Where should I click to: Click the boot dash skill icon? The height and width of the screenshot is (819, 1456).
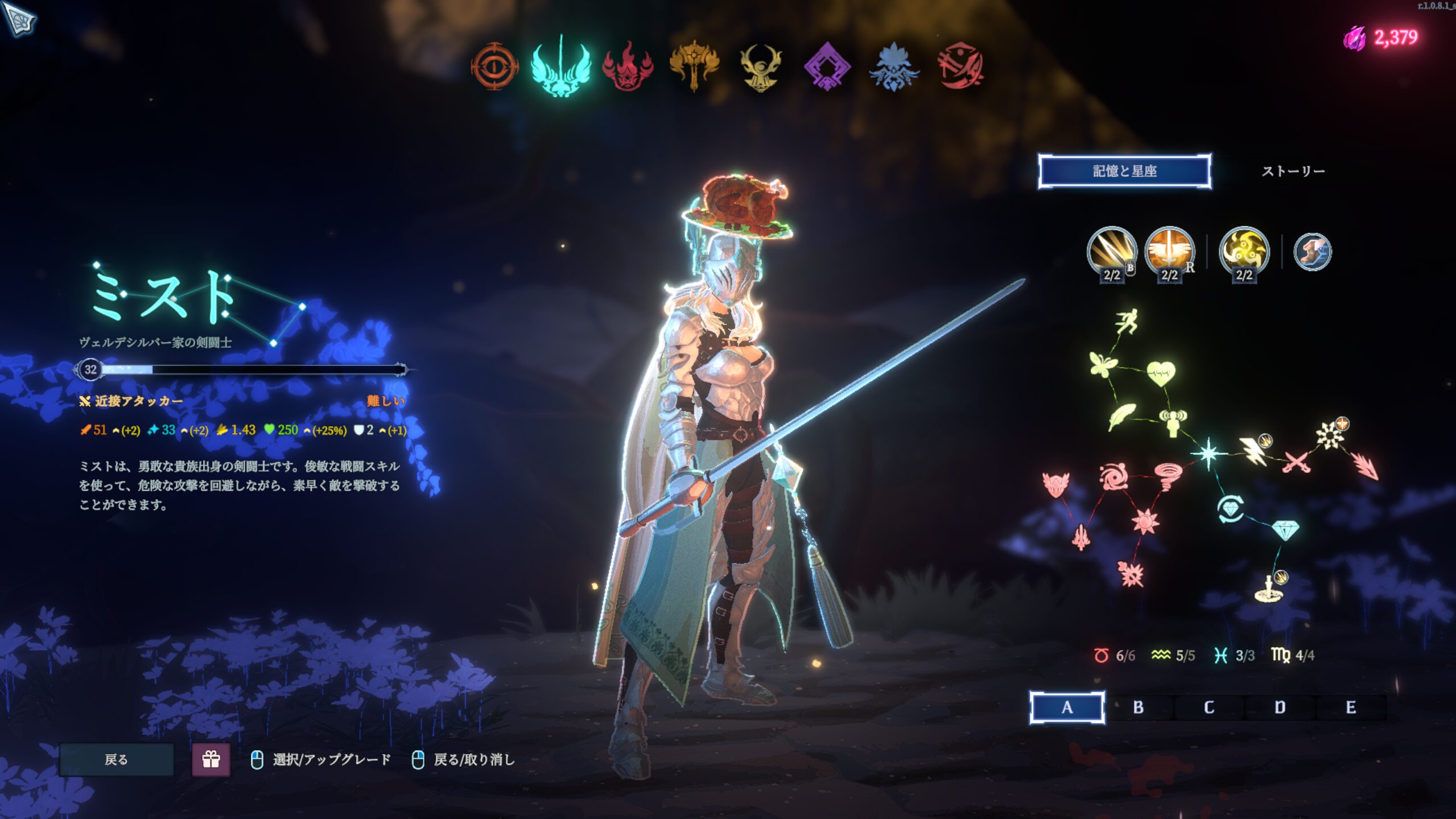(1312, 252)
